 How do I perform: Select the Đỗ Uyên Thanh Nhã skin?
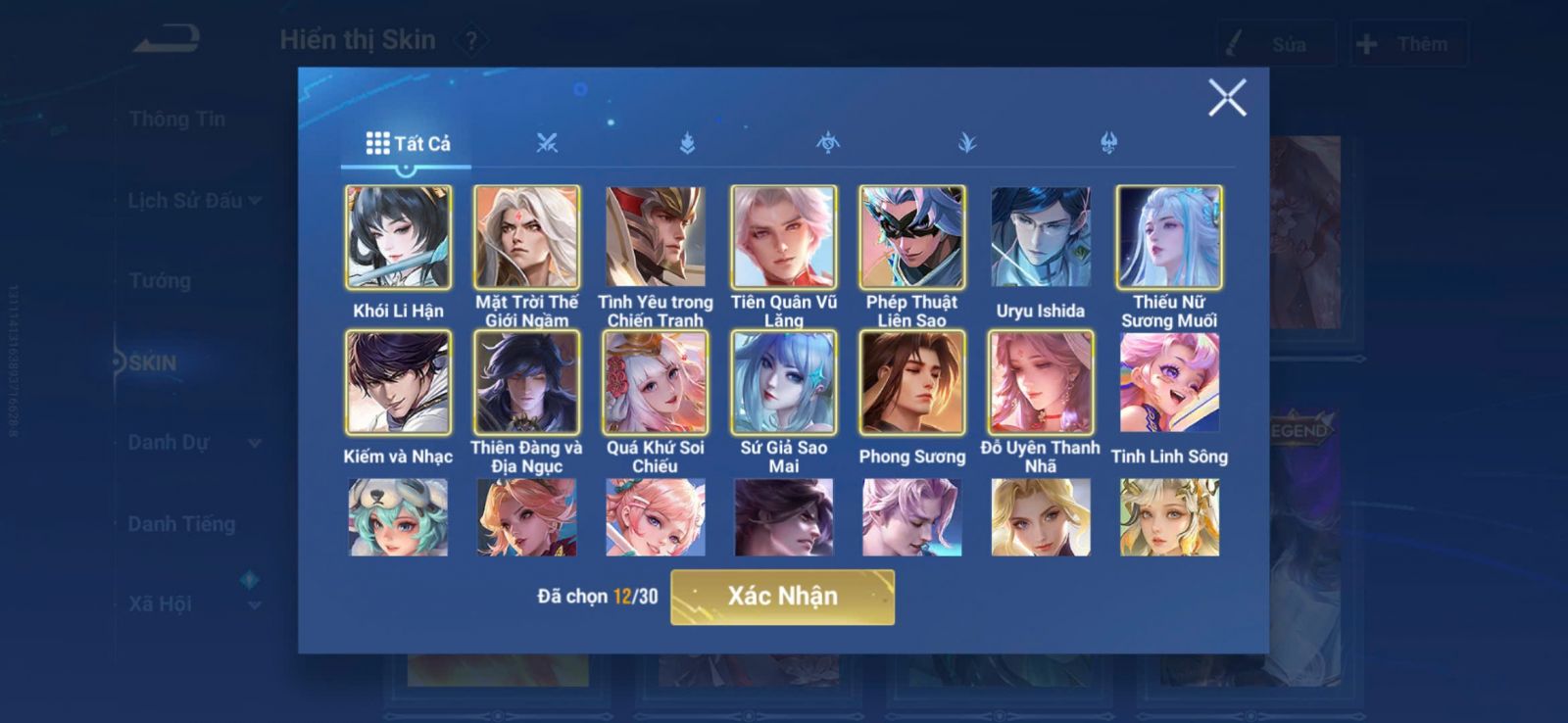[1040, 382]
